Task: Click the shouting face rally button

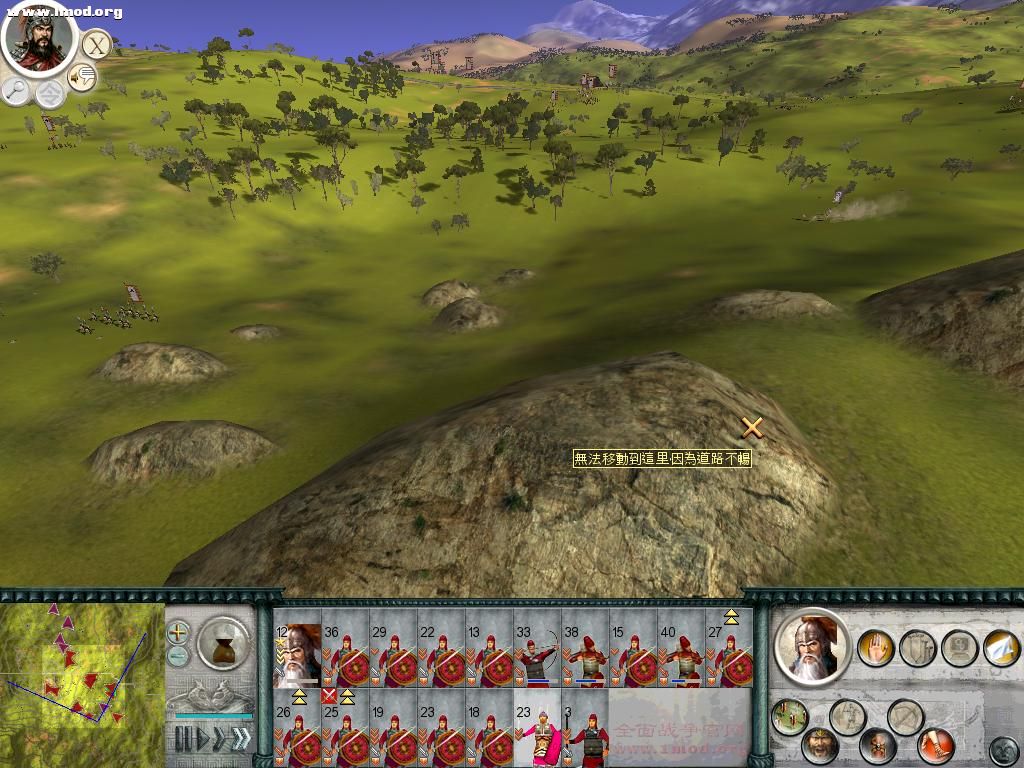Action: [820, 746]
